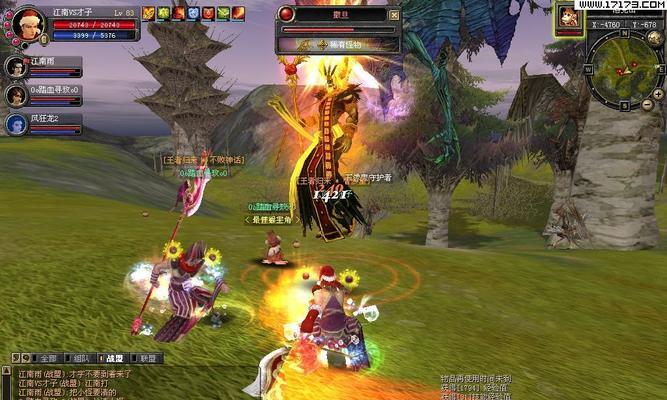Close the target frame with the X button
Screen dimensions: 667x400
pos(394,15)
